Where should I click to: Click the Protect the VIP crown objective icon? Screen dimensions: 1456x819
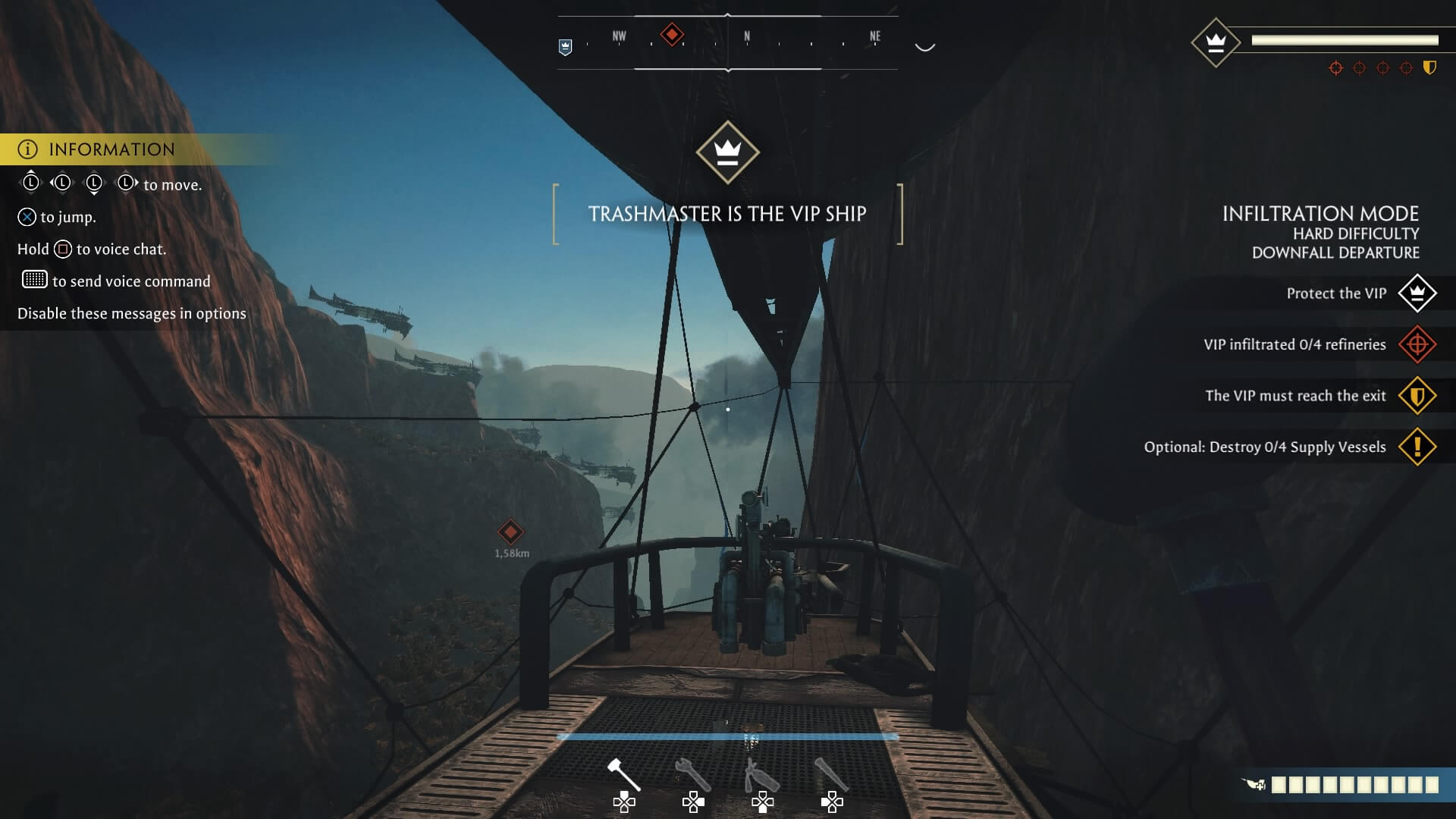point(1417,293)
